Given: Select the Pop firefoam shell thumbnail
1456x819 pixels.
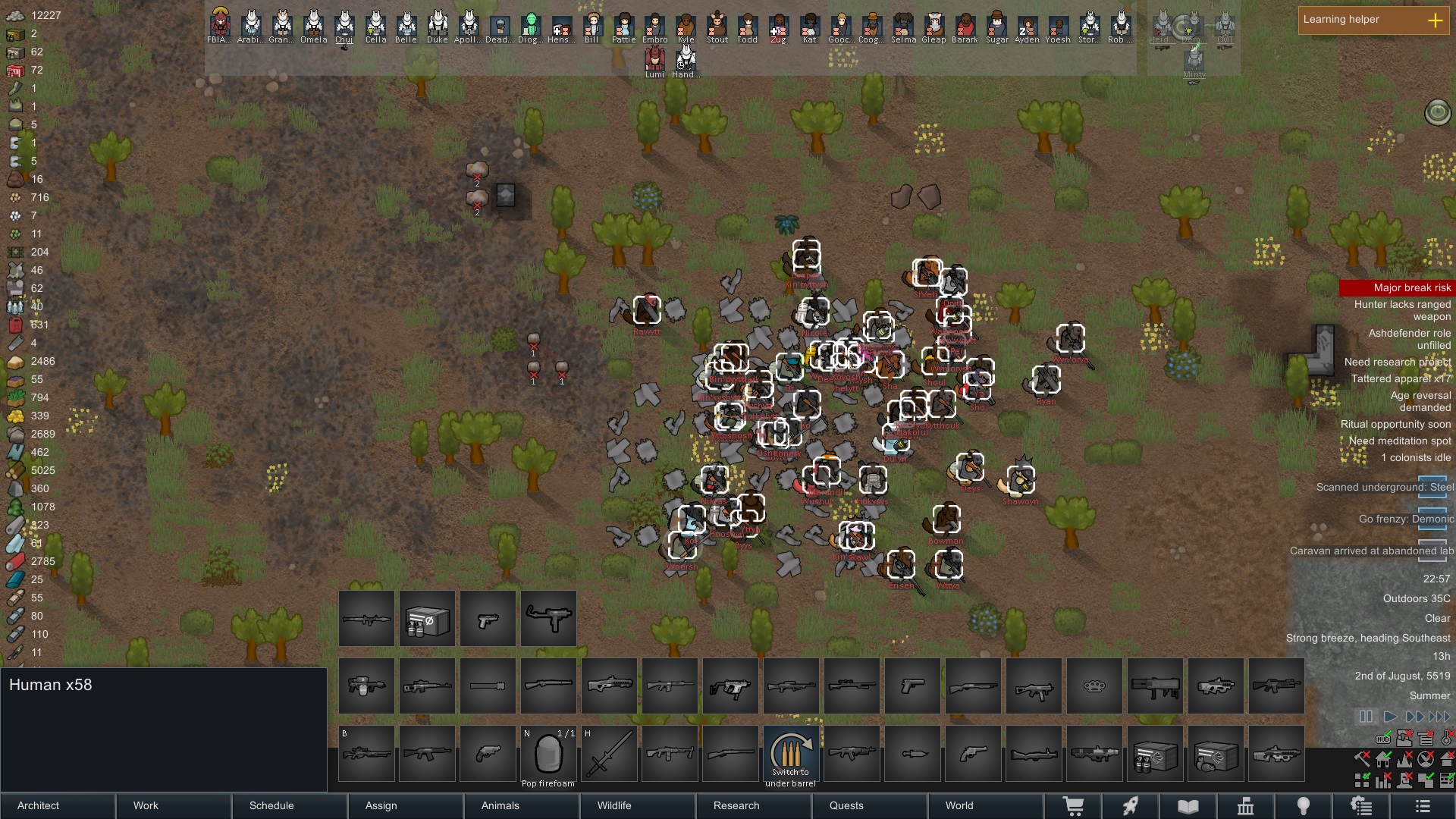Looking at the screenshot, I should pyautogui.click(x=548, y=753).
